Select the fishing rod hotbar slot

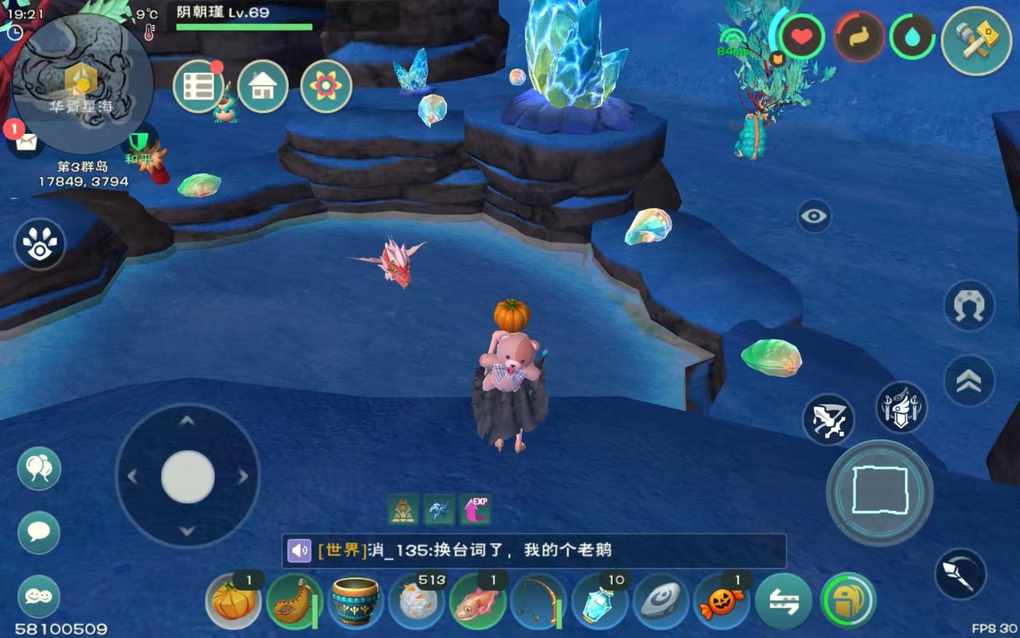coord(539,601)
